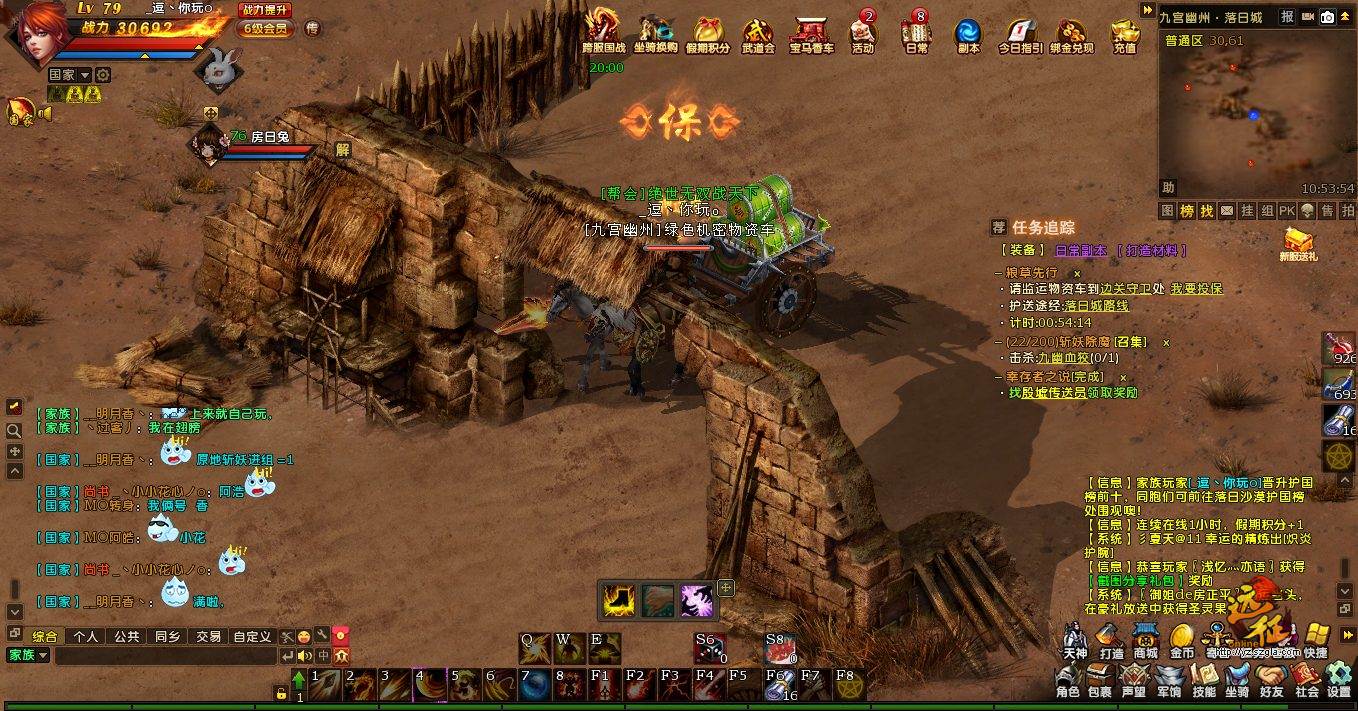
Task: Open the 家族 chat channel dropdown
Action: (28, 655)
